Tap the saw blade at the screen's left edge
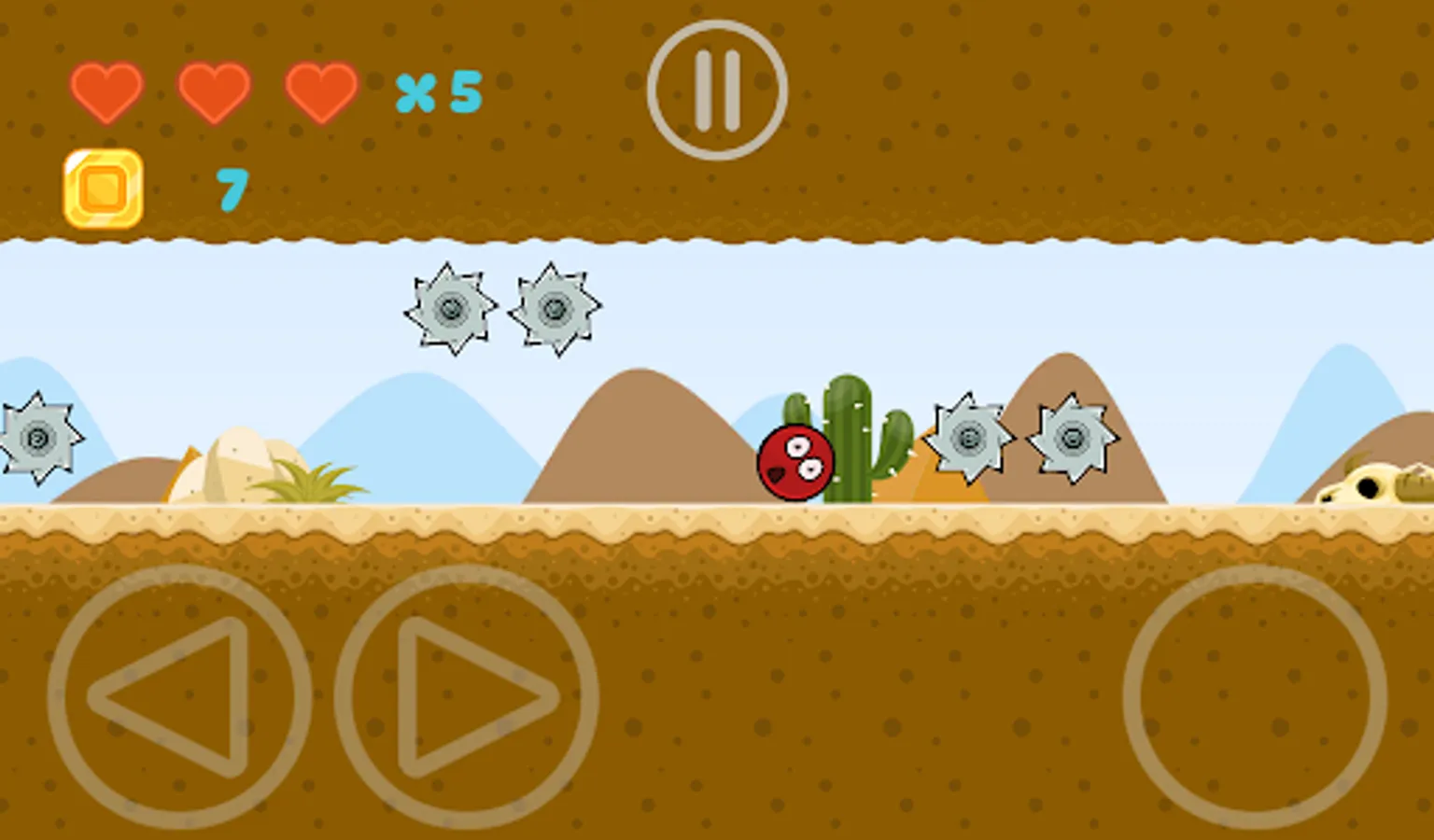The width and height of the screenshot is (1434, 840). 35,437
